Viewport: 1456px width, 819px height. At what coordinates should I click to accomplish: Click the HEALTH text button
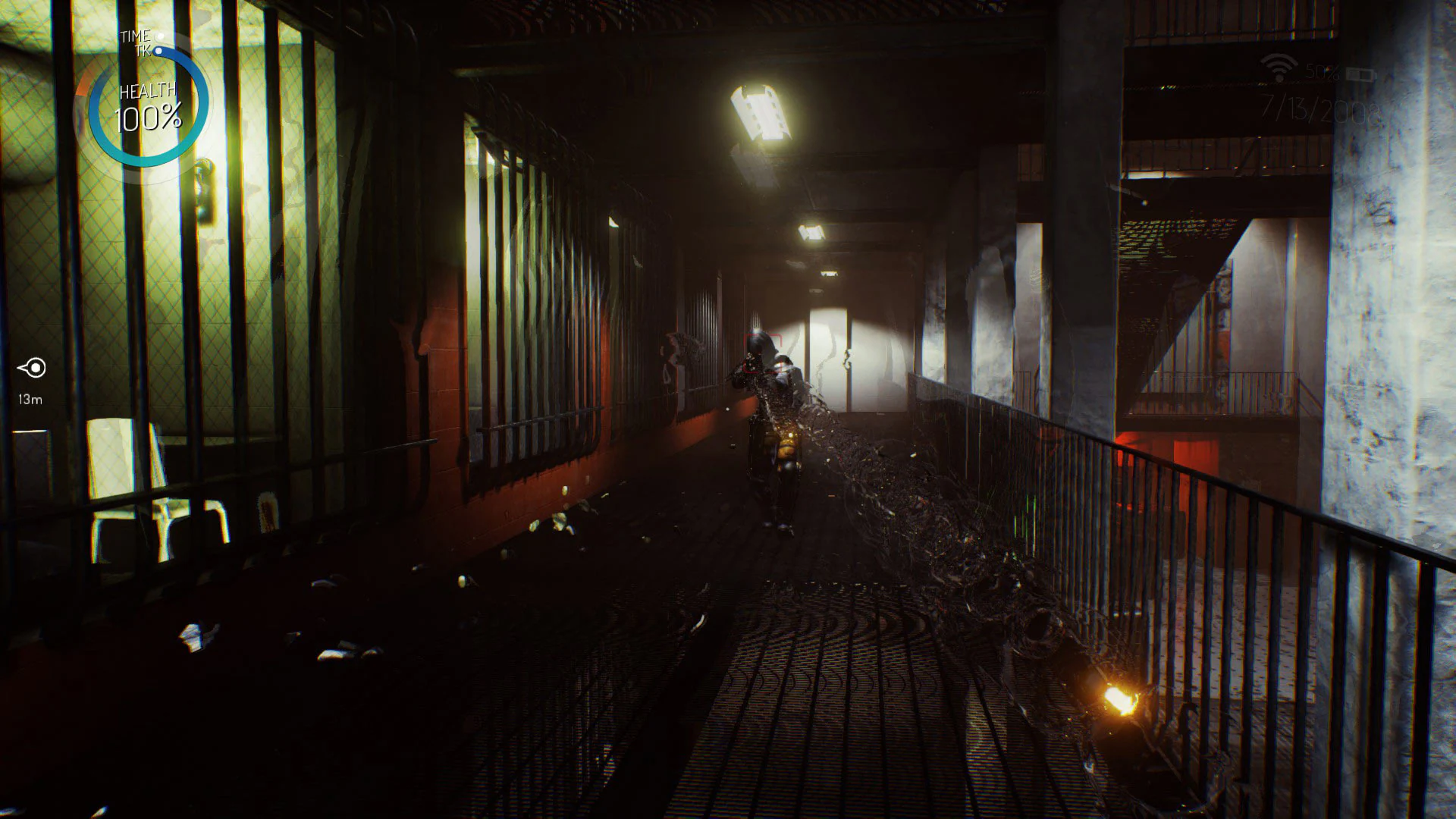(149, 91)
